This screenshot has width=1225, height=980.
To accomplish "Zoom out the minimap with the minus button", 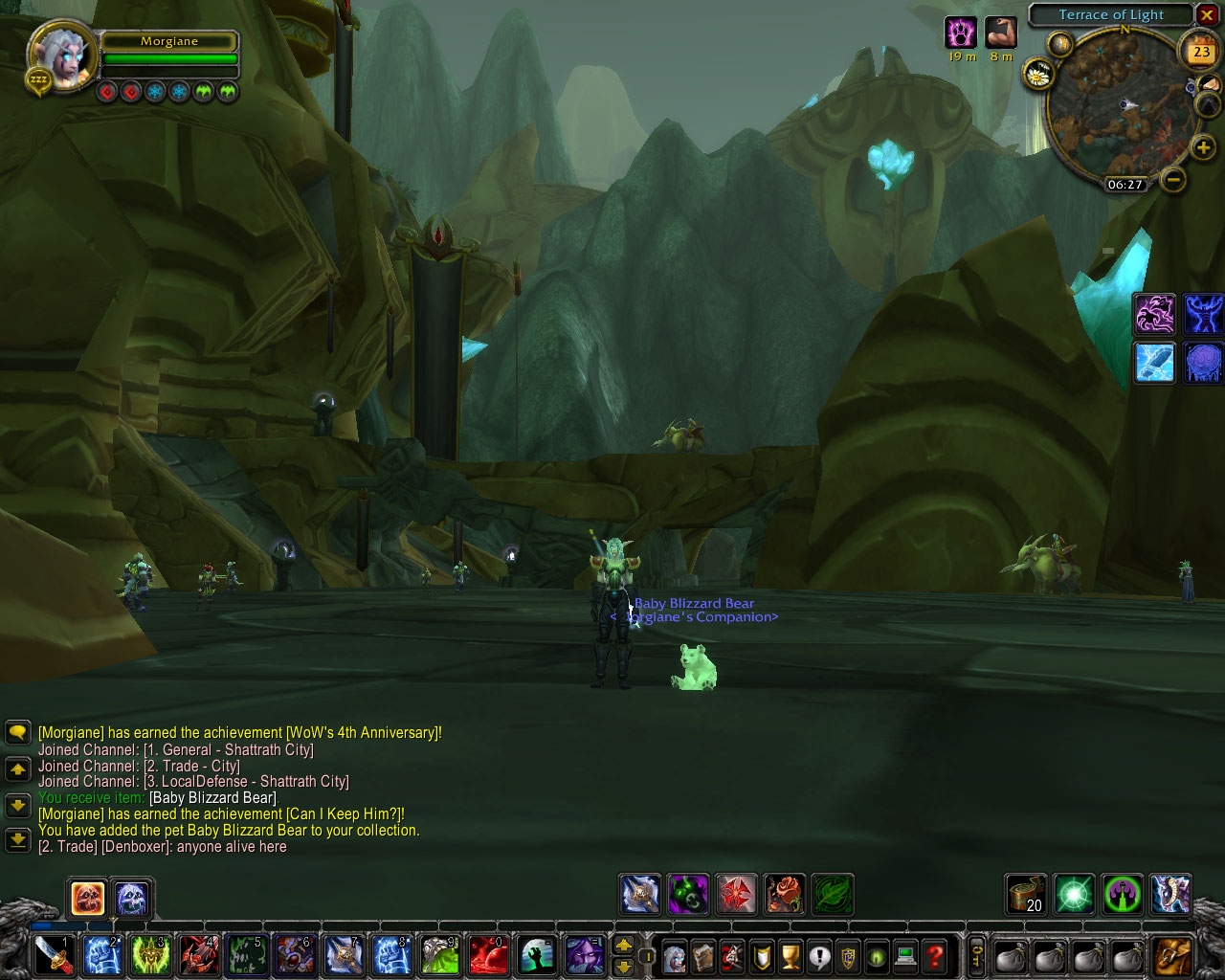I will (x=1174, y=178).
